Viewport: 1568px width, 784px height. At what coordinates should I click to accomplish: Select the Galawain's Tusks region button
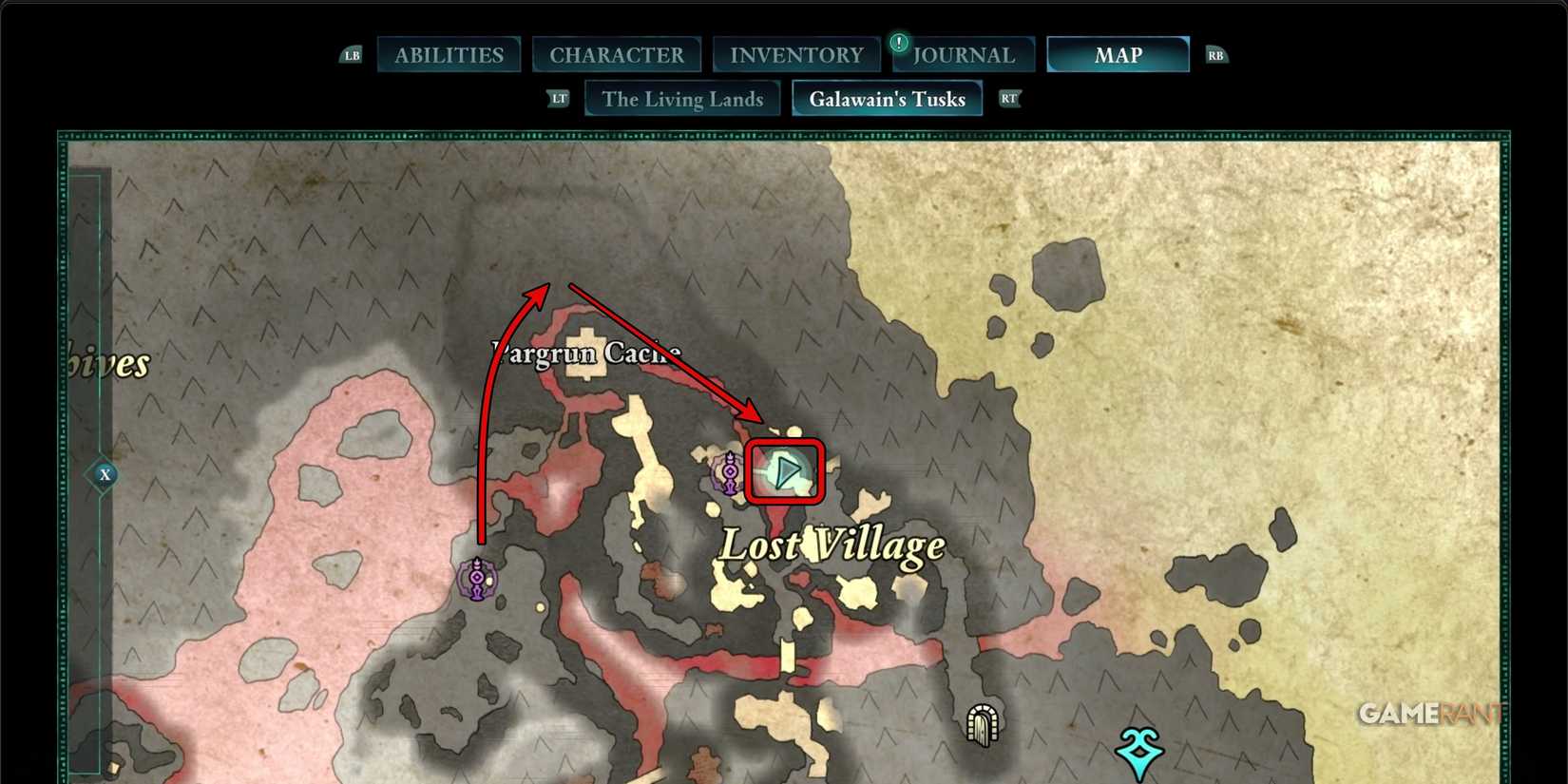click(887, 98)
